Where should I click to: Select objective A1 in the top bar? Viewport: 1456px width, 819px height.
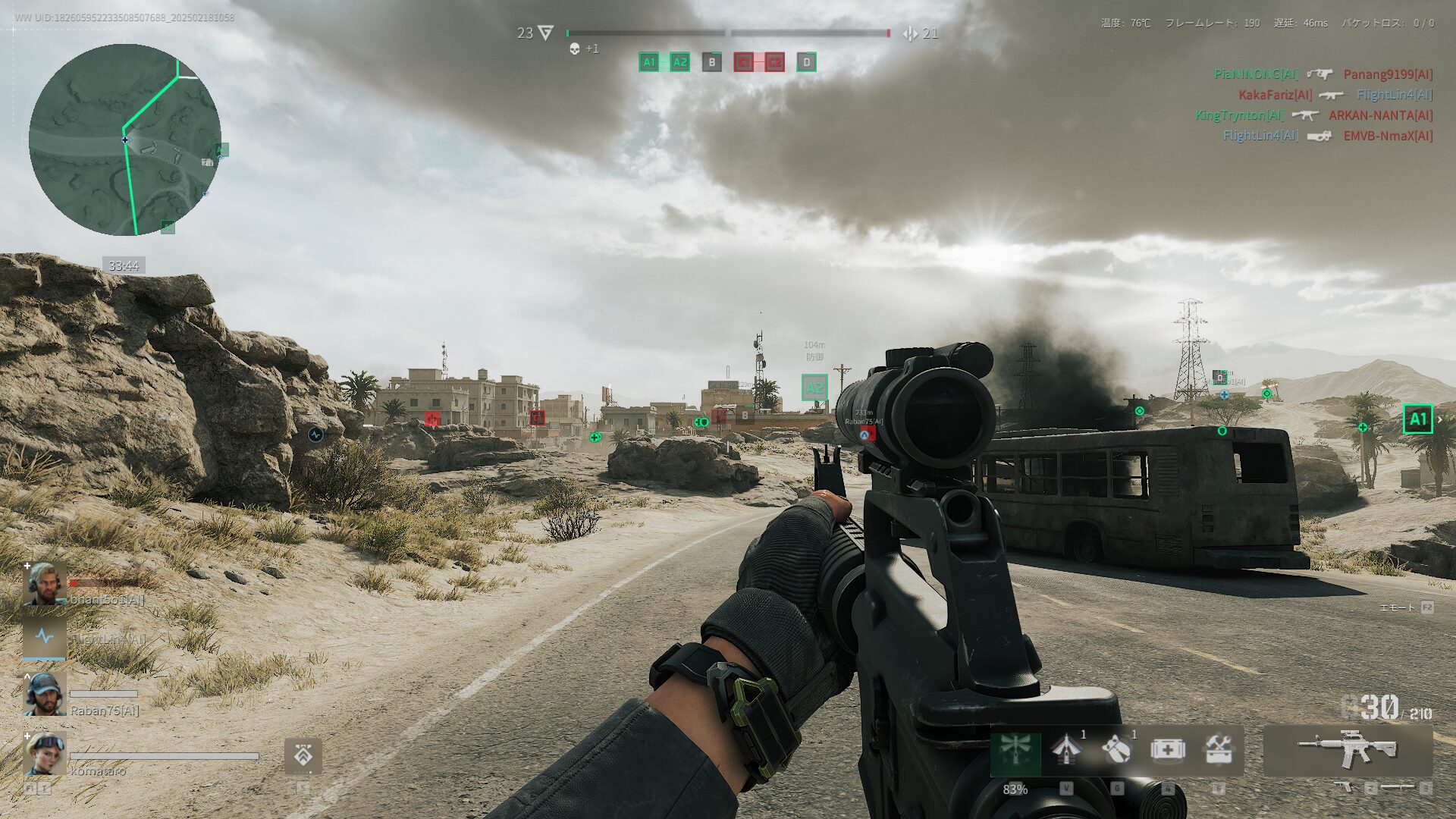tap(649, 62)
